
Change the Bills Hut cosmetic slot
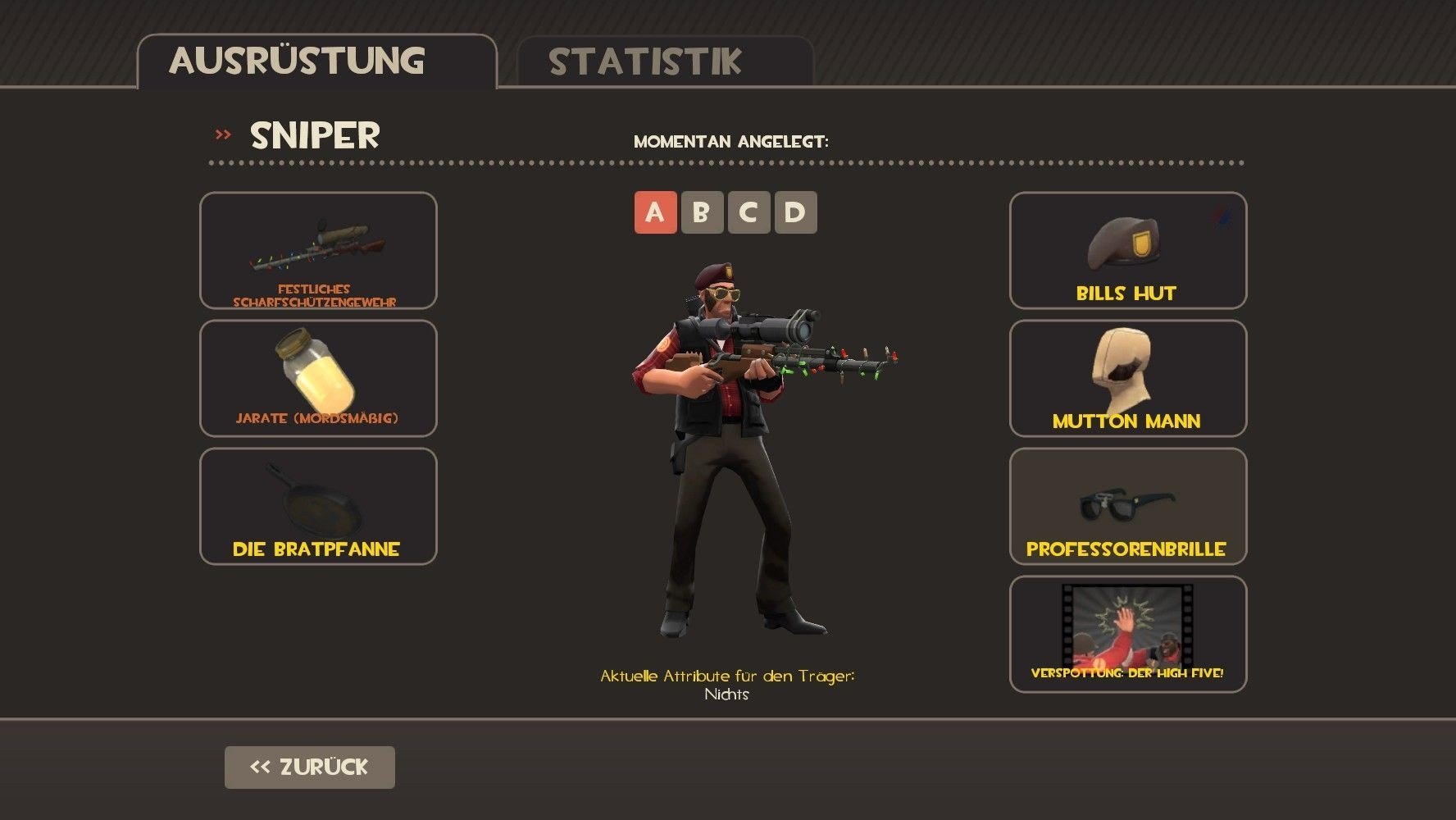click(x=1127, y=251)
